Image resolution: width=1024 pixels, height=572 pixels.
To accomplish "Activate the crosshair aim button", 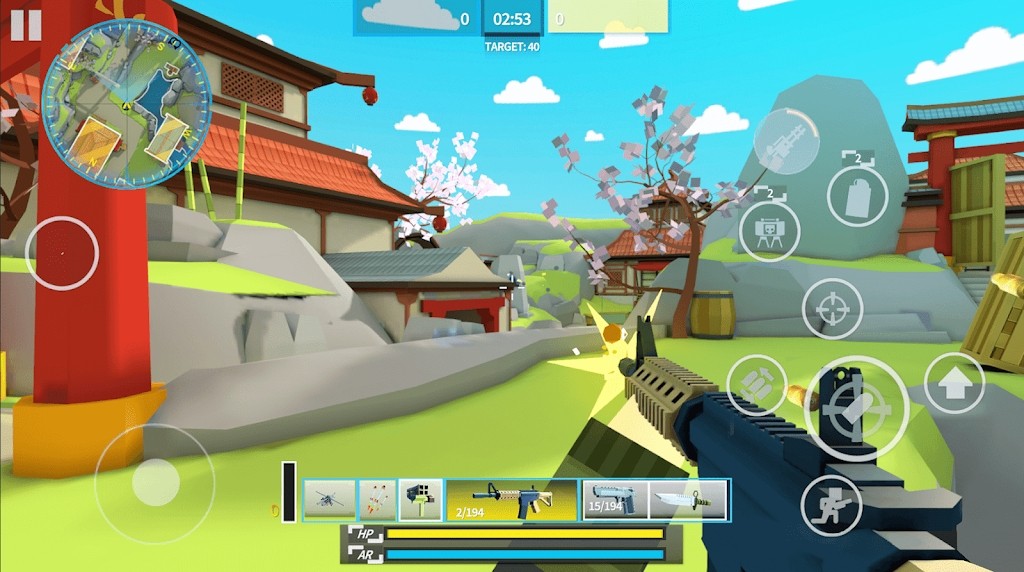I will click(832, 309).
